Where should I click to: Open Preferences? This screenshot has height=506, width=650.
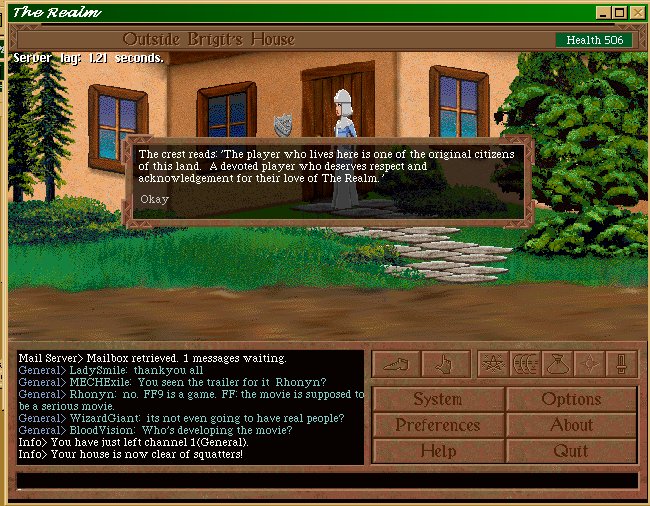pyautogui.click(x=437, y=424)
